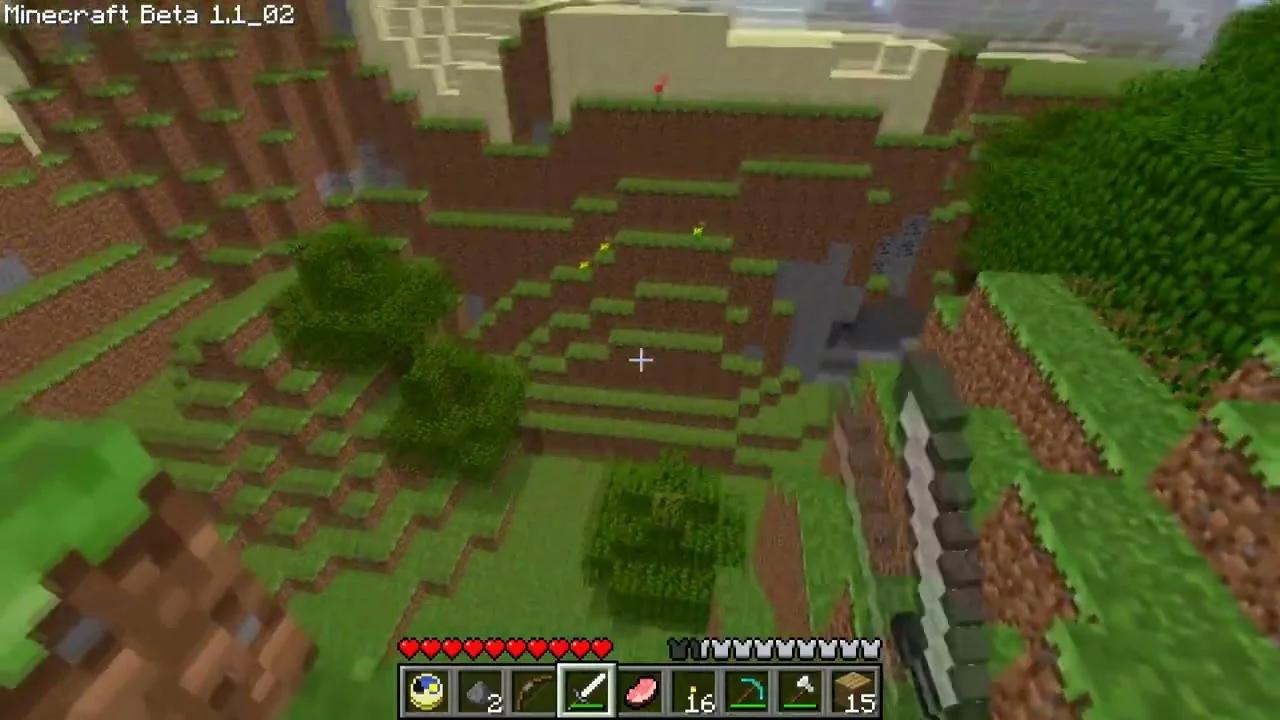Image resolution: width=1280 pixels, height=720 pixels.
Task: Click a yellow flower on the grassy slope
Action: point(697,231)
